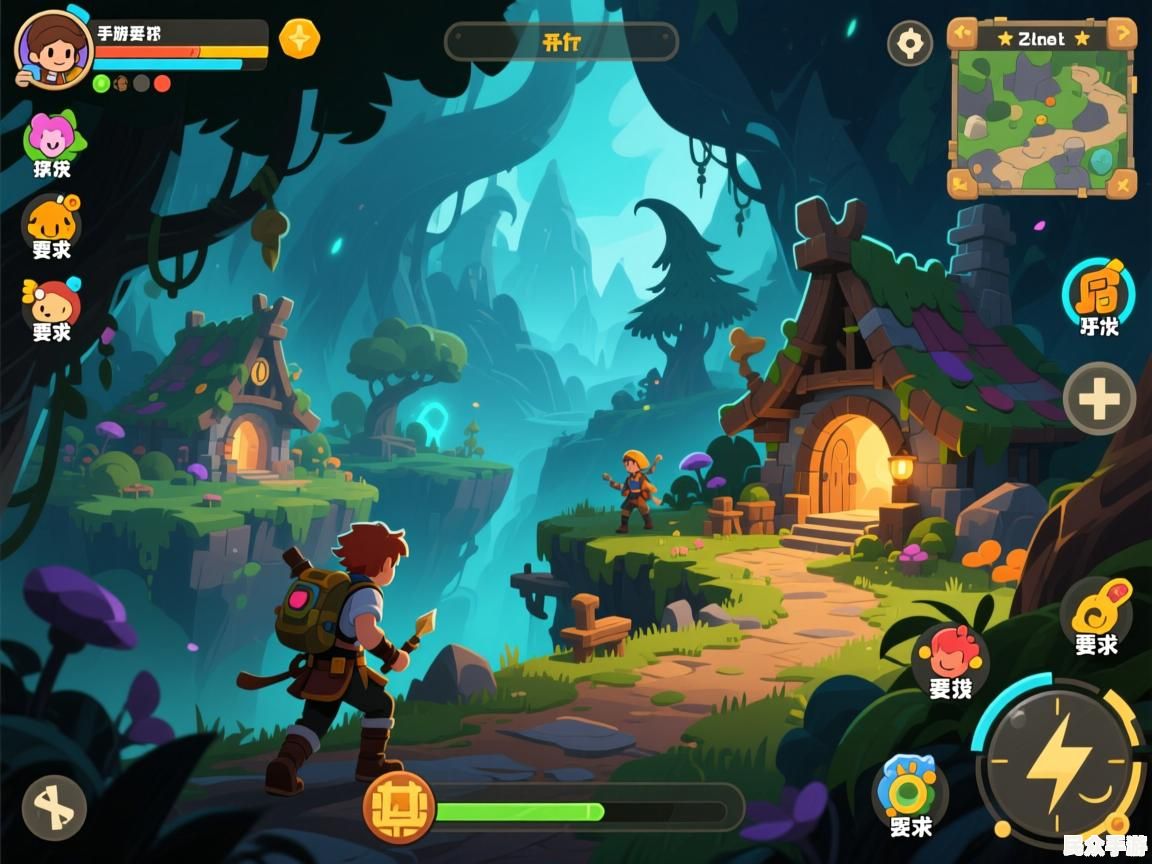Tap the gold star coin icon

pos(299,39)
